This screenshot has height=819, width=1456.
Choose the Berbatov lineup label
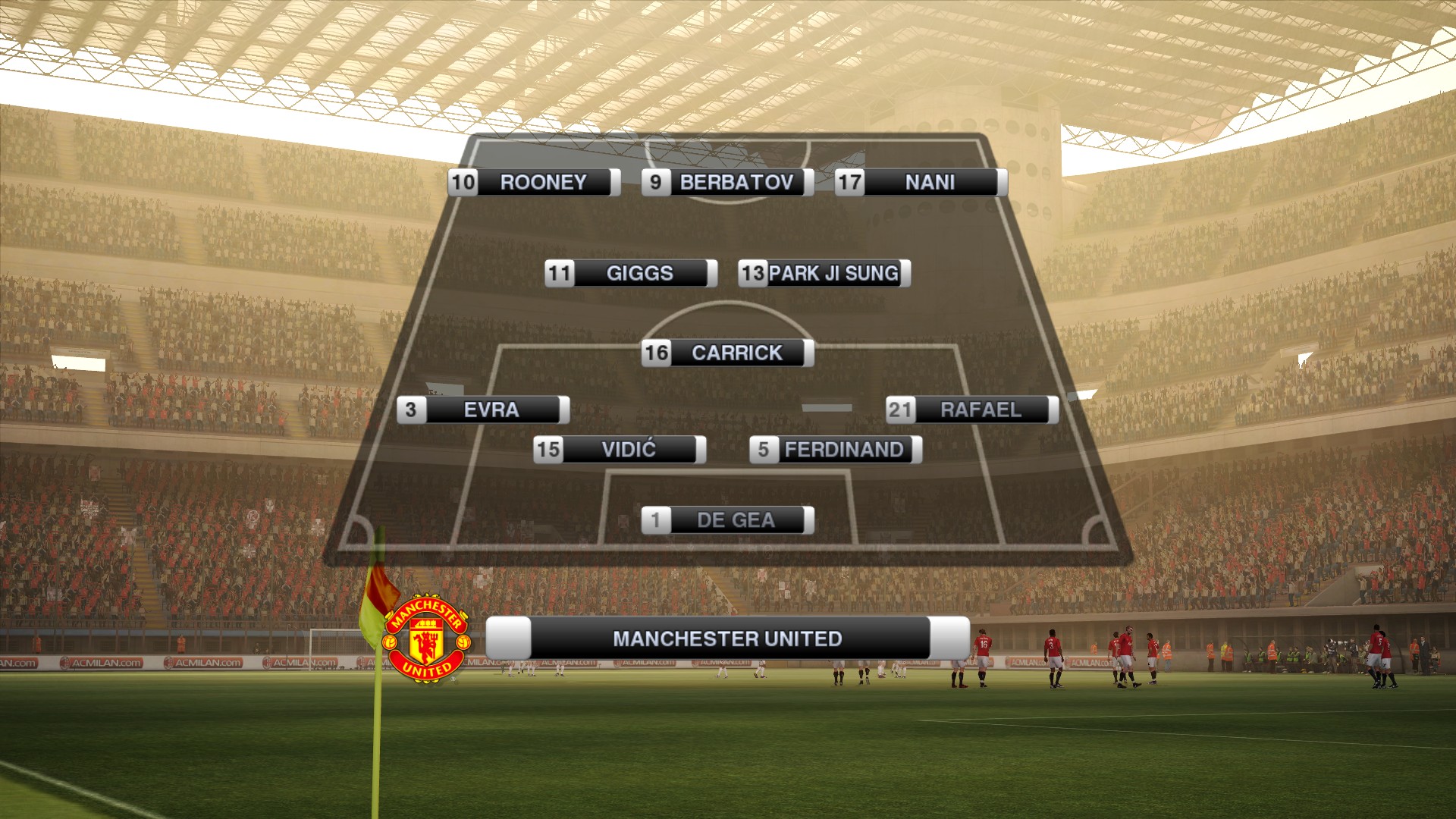click(727, 183)
